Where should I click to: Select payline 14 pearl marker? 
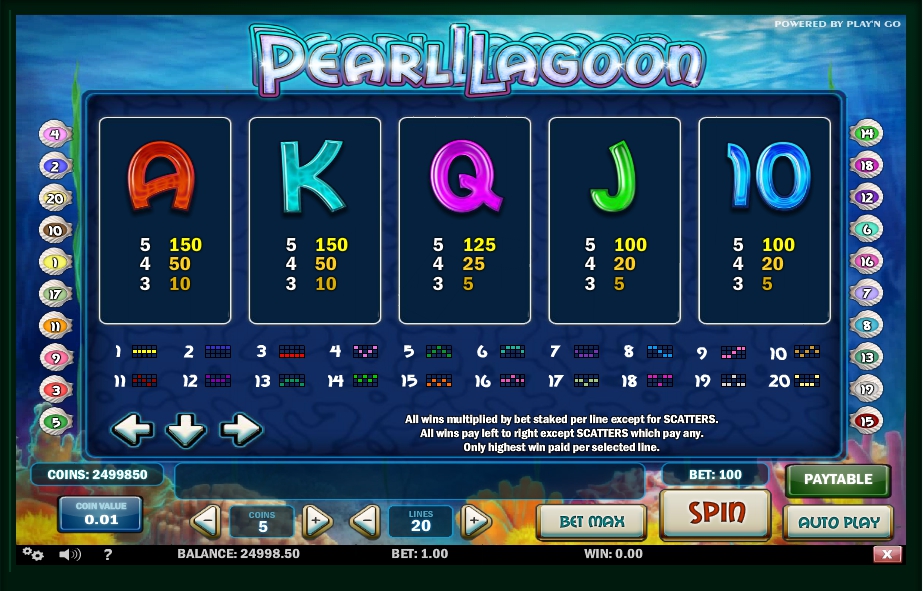tap(867, 134)
